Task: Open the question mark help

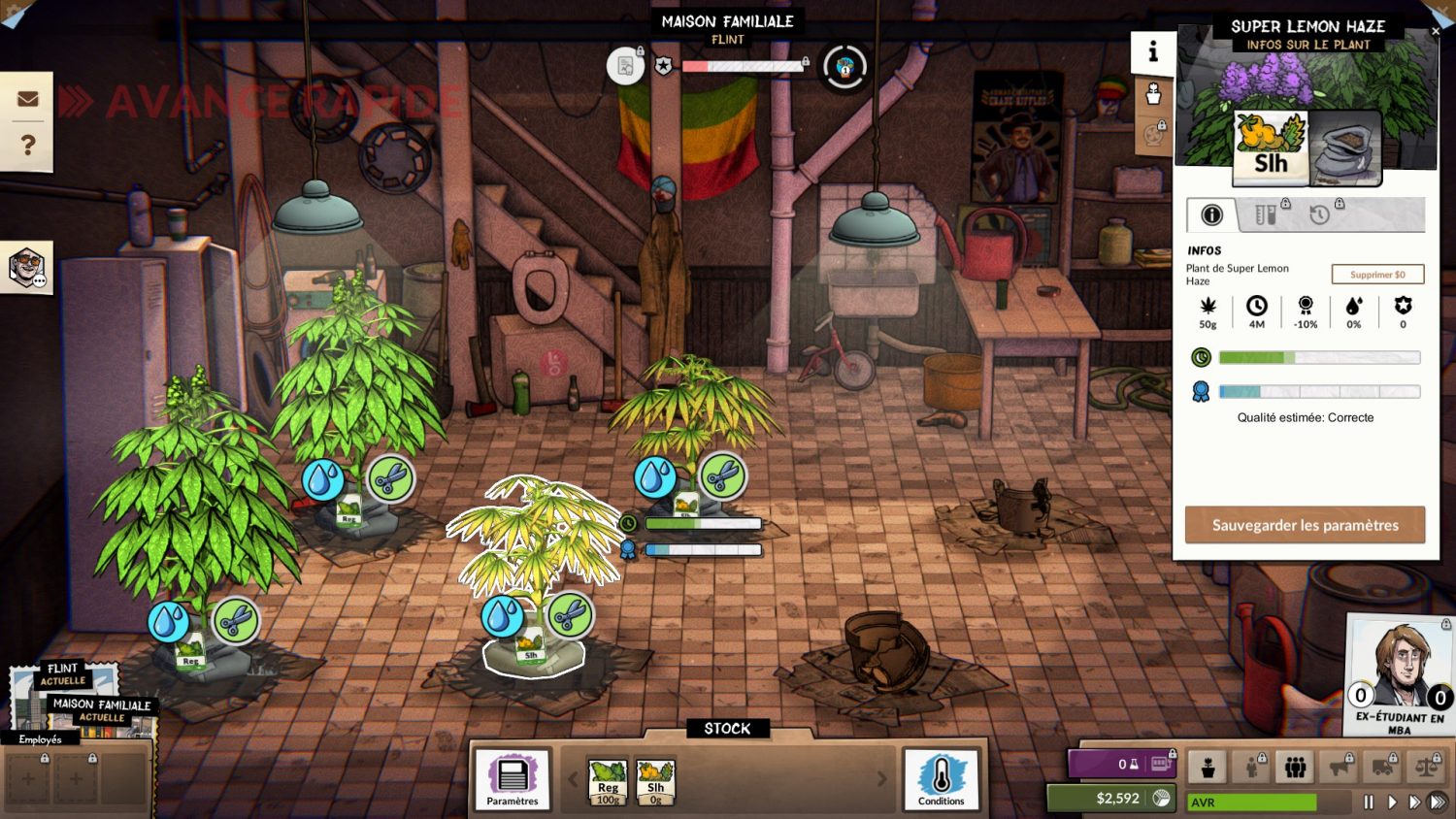Action: point(27,145)
